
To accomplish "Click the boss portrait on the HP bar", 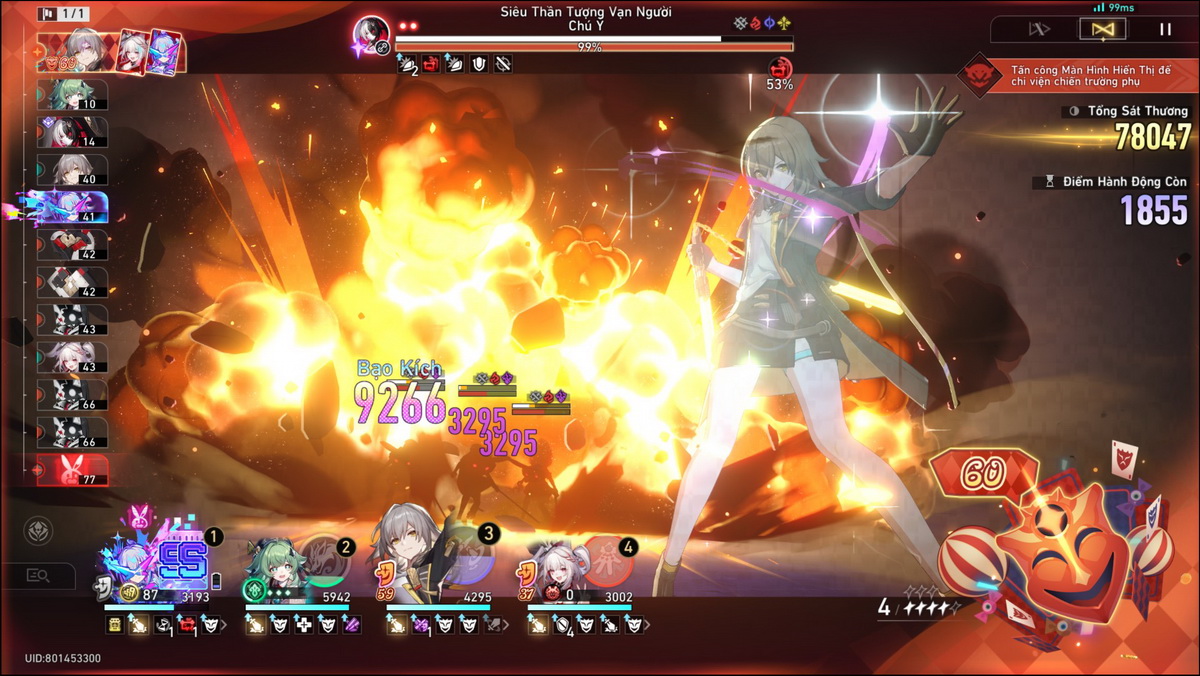I will (x=371, y=36).
